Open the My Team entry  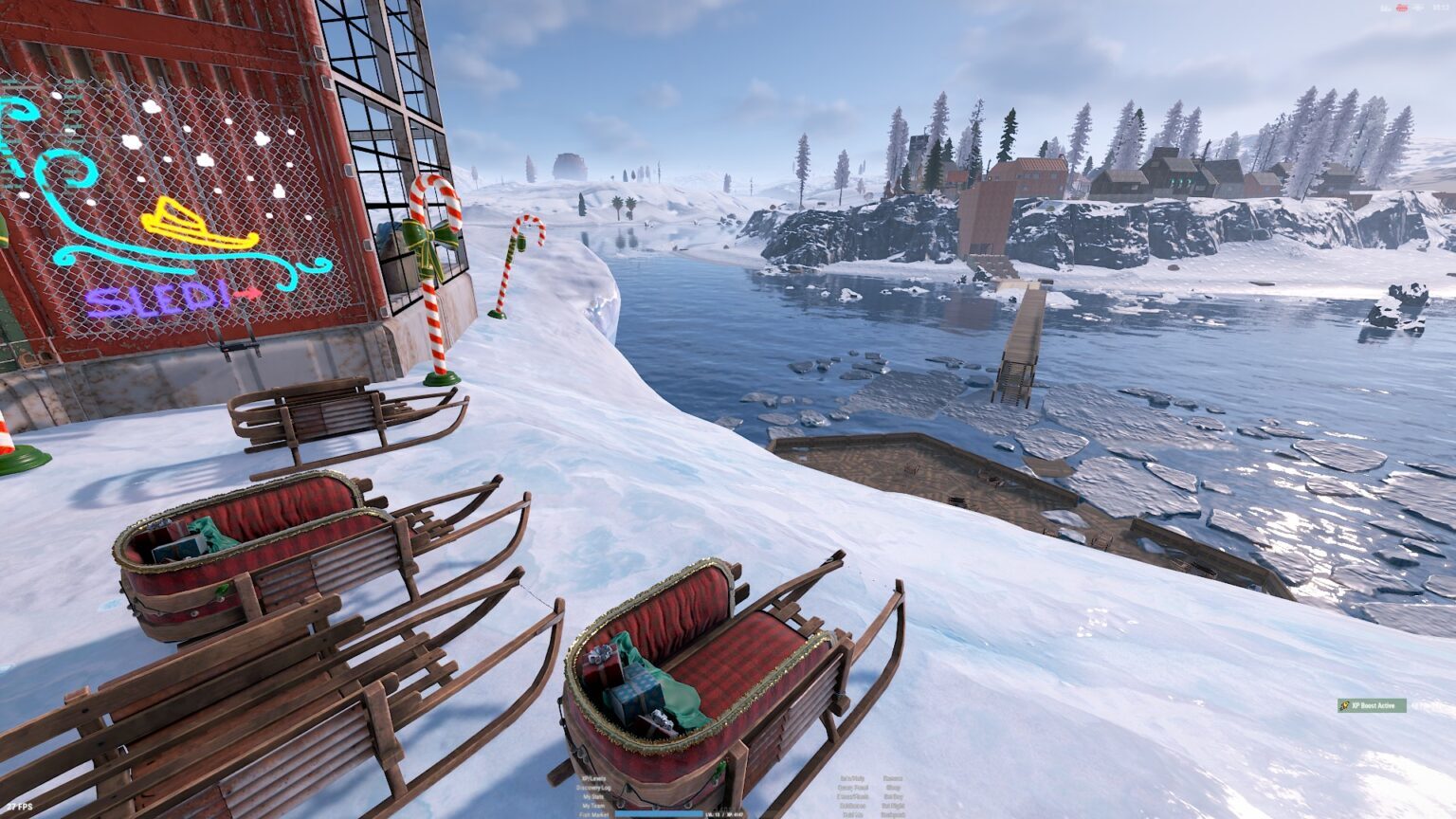pos(594,806)
